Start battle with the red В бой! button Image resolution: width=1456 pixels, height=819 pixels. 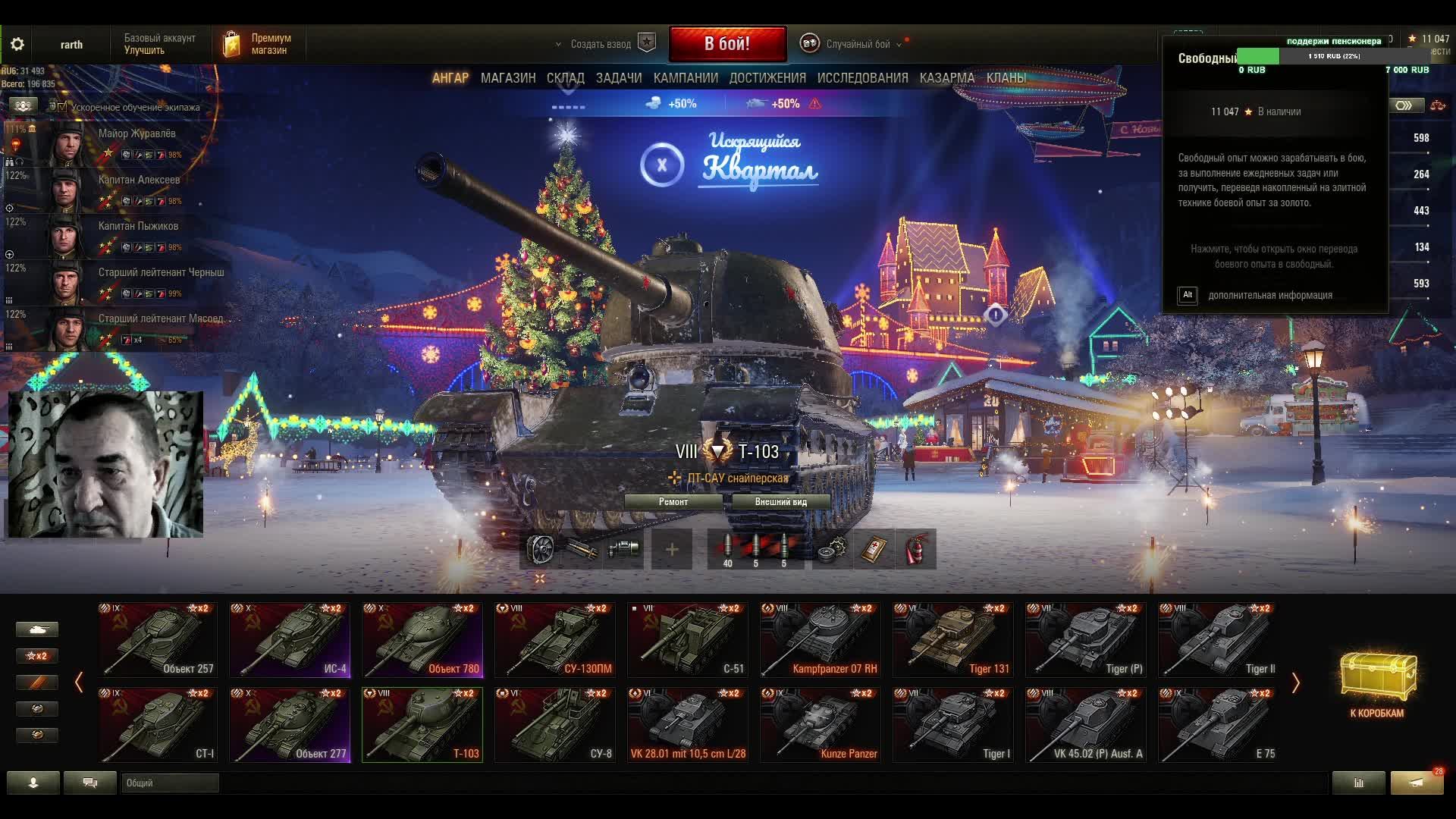pos(727,44)
